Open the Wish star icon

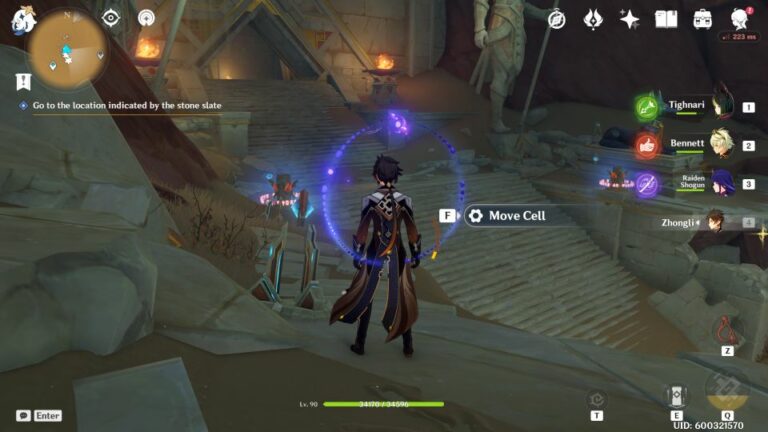[629, 19]
